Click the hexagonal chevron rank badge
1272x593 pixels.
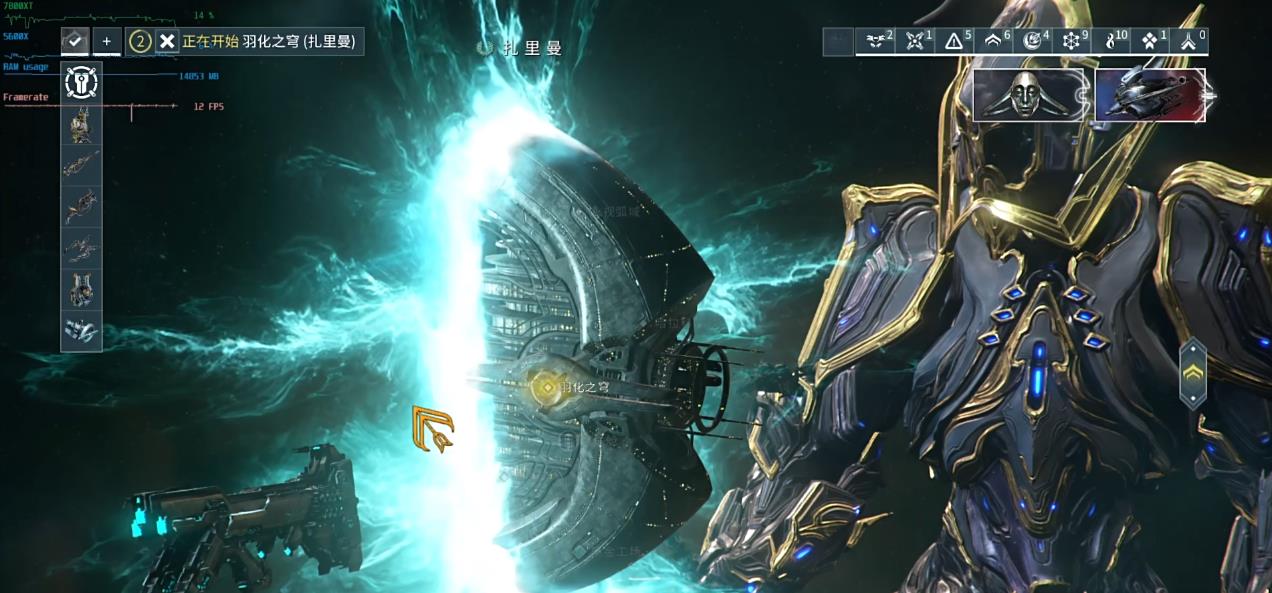coord(1193,374)
